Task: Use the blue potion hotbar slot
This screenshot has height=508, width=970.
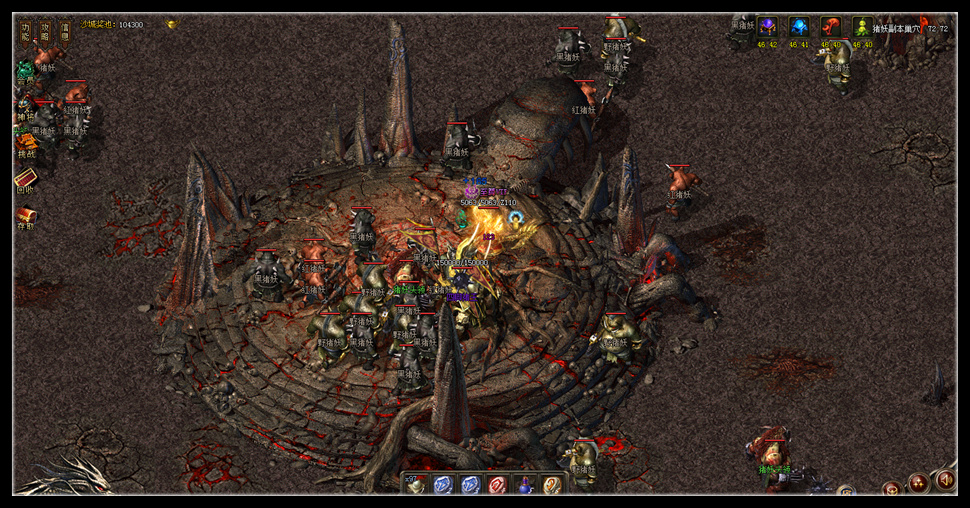Action: (524, 485)
